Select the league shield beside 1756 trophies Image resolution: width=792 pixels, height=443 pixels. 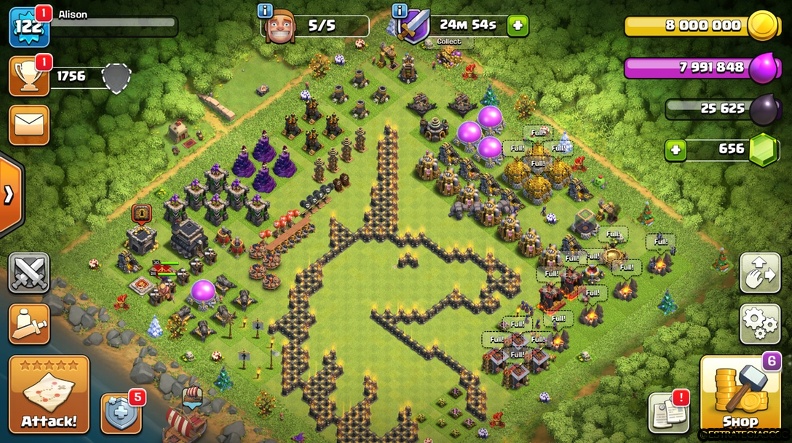tap(117, 76)
